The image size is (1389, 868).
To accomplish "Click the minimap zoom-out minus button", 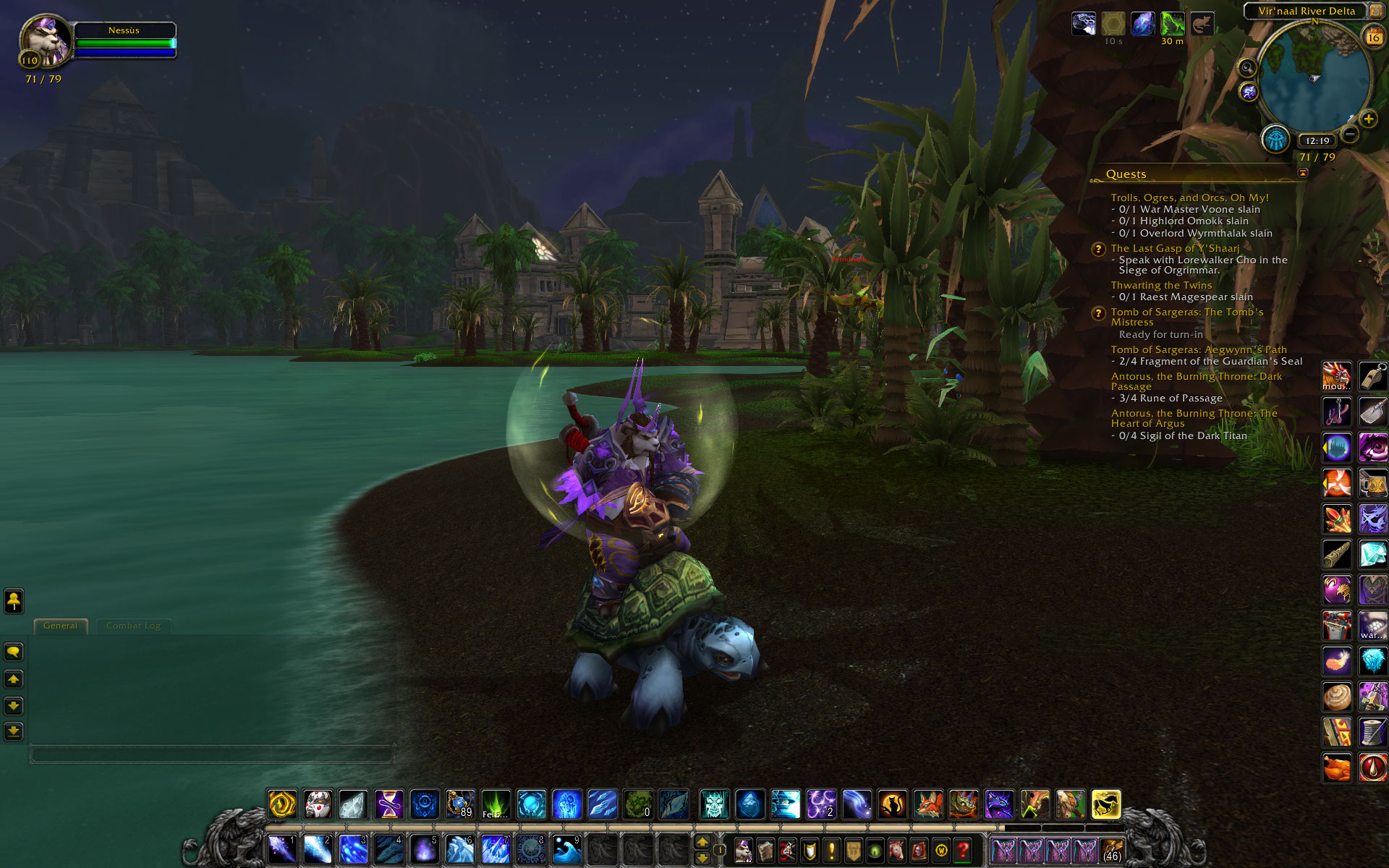I will point(1350,134).
